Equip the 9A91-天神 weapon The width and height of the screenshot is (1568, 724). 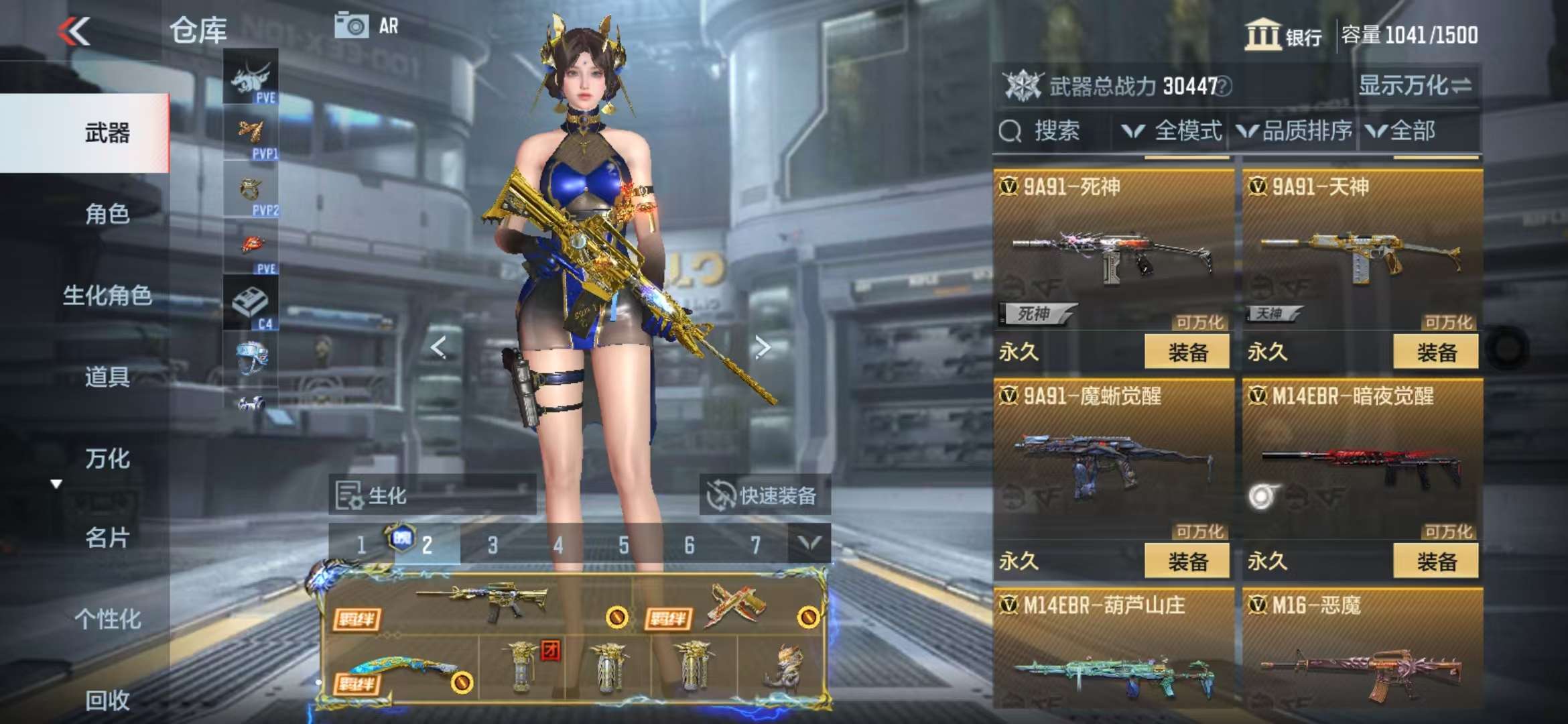click(1435, 352)
